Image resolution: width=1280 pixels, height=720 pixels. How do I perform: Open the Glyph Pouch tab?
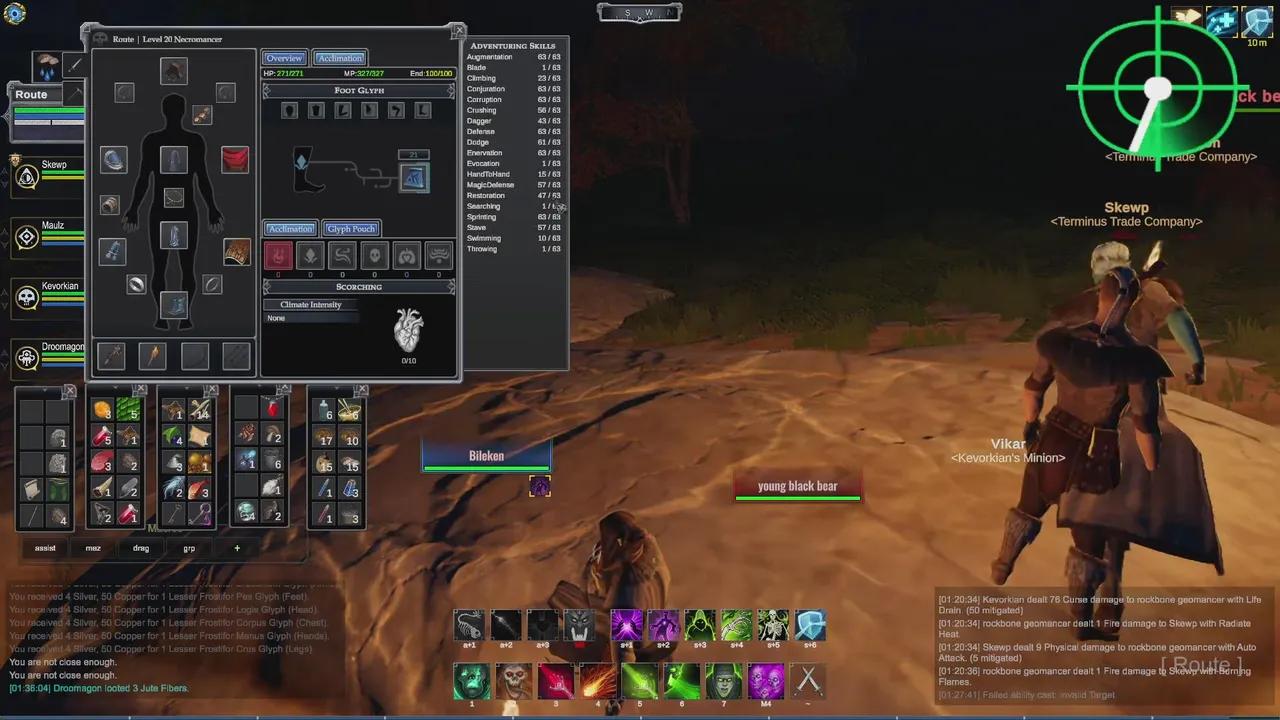coord(351,229)
